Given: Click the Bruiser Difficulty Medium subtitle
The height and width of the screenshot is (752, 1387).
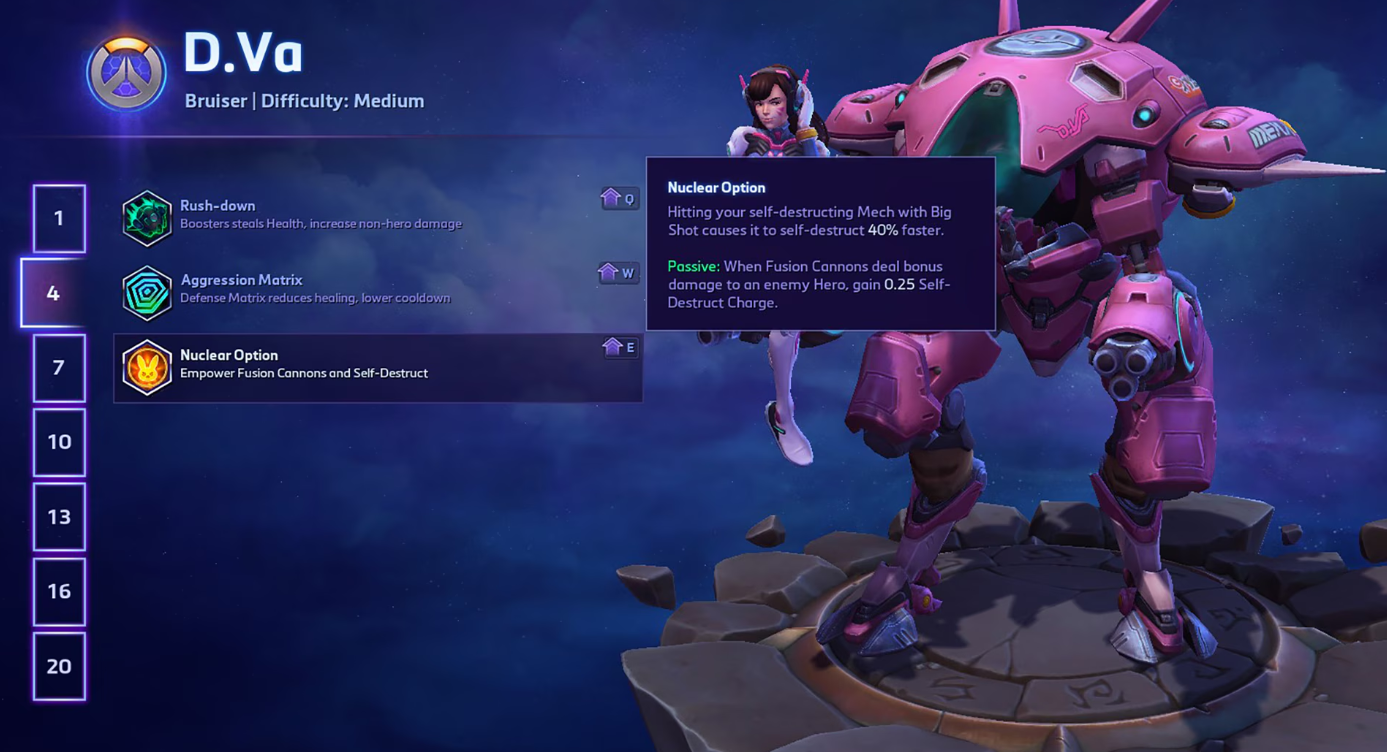Looking at the screenshot, I should tap(303, 100).
